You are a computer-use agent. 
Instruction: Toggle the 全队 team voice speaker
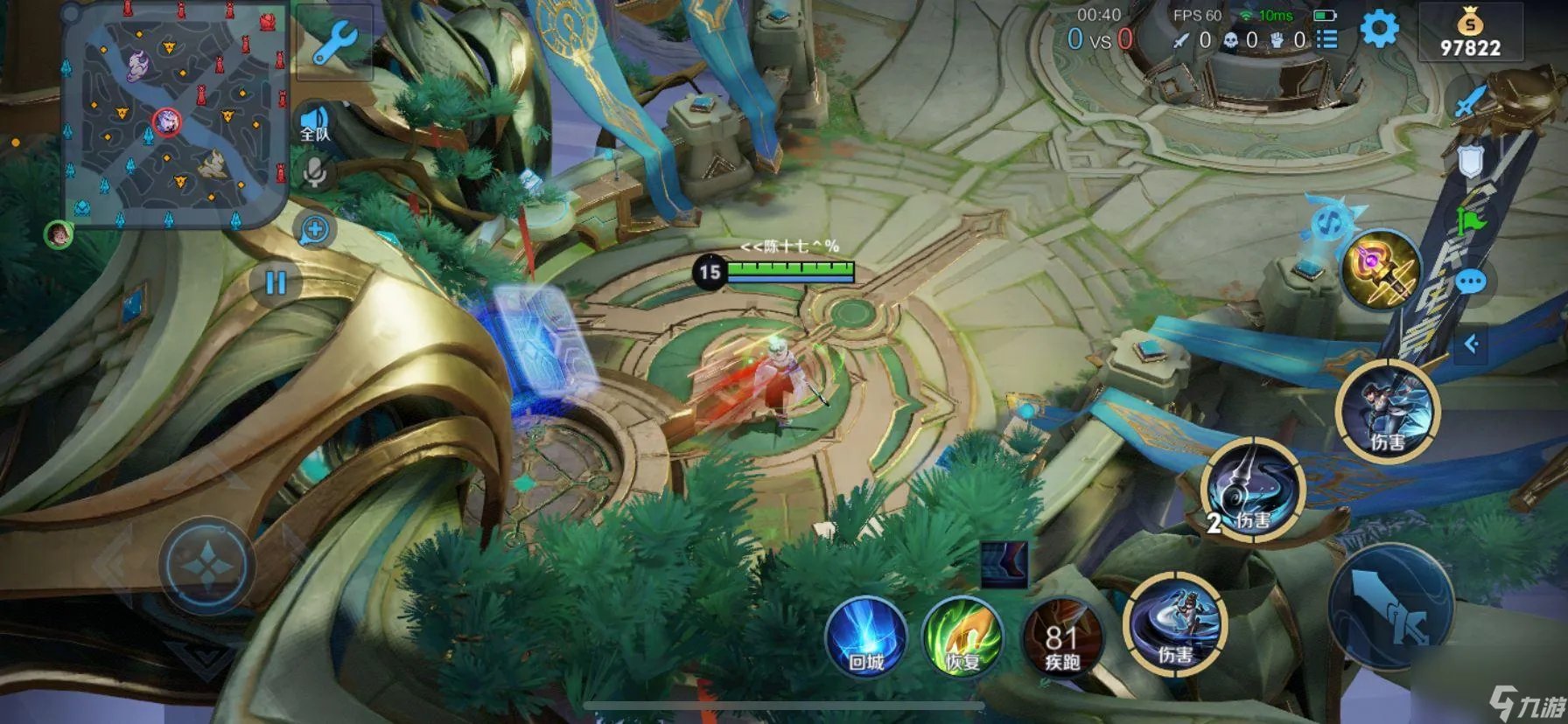(315, 123)
